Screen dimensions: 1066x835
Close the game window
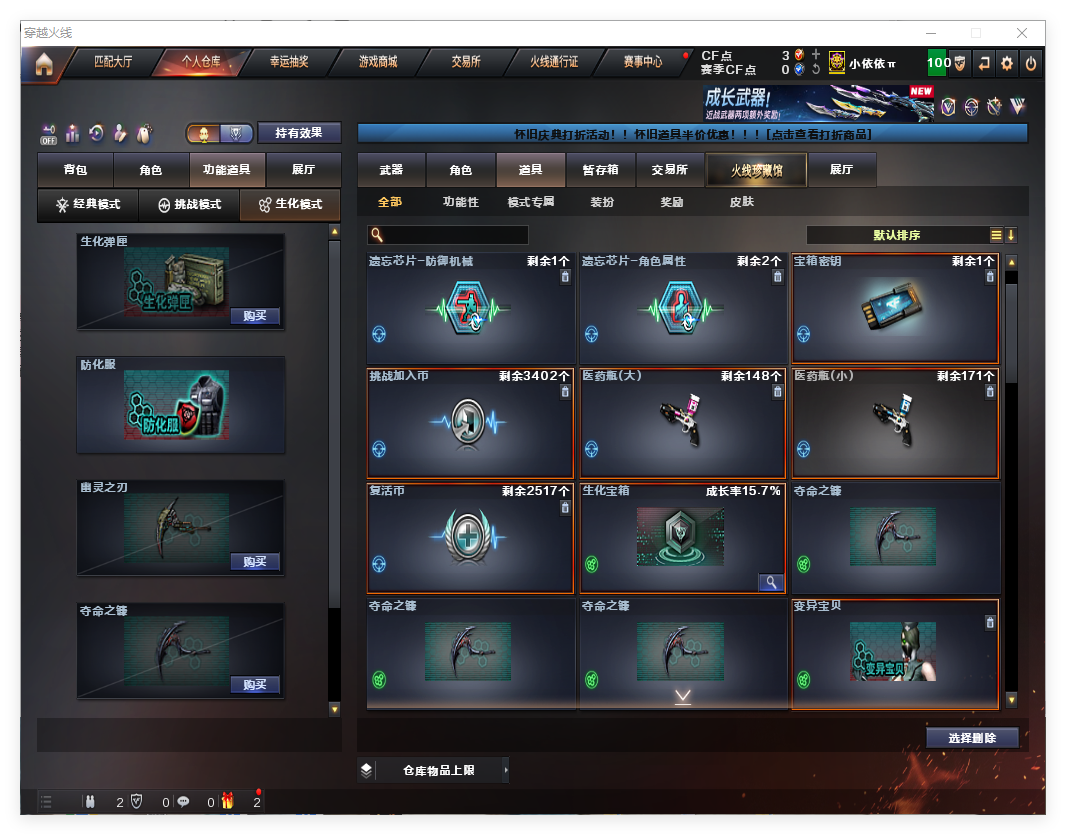coord(1022,33)
